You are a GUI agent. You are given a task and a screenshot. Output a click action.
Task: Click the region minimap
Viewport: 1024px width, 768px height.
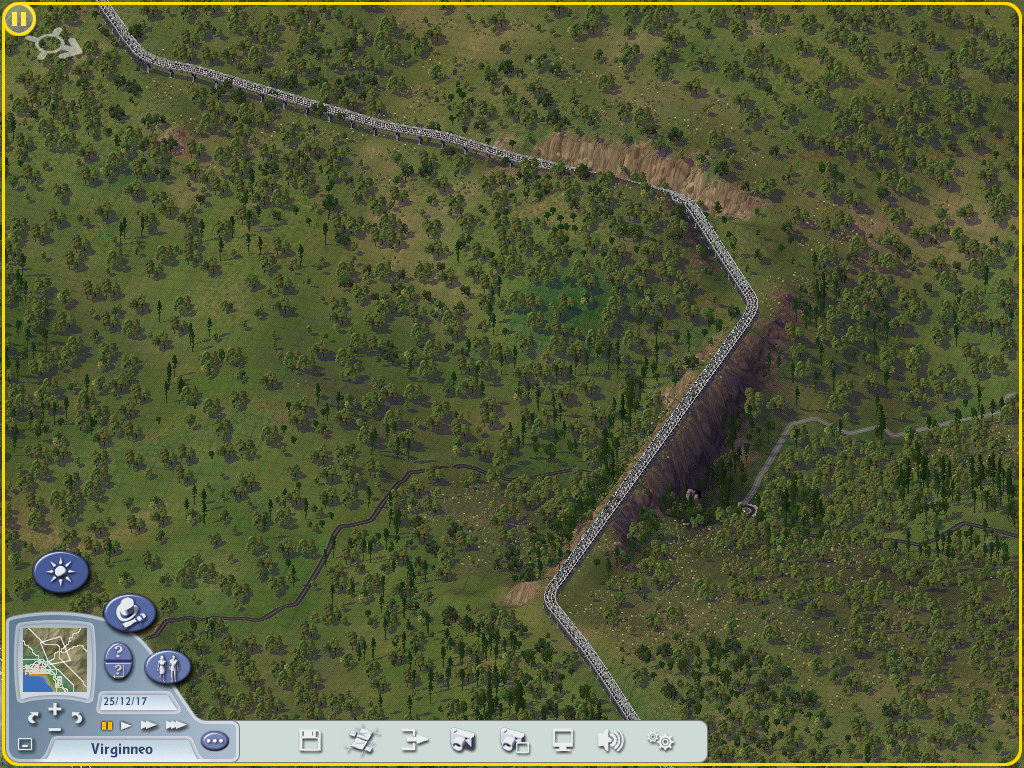(57, 661)
